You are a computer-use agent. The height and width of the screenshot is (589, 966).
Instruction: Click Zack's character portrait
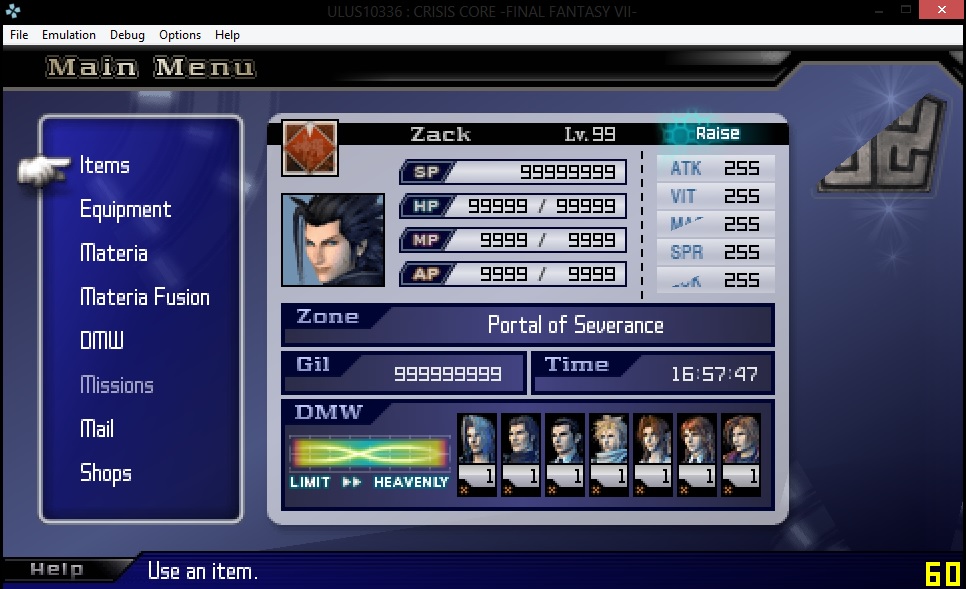coord(333,240)
